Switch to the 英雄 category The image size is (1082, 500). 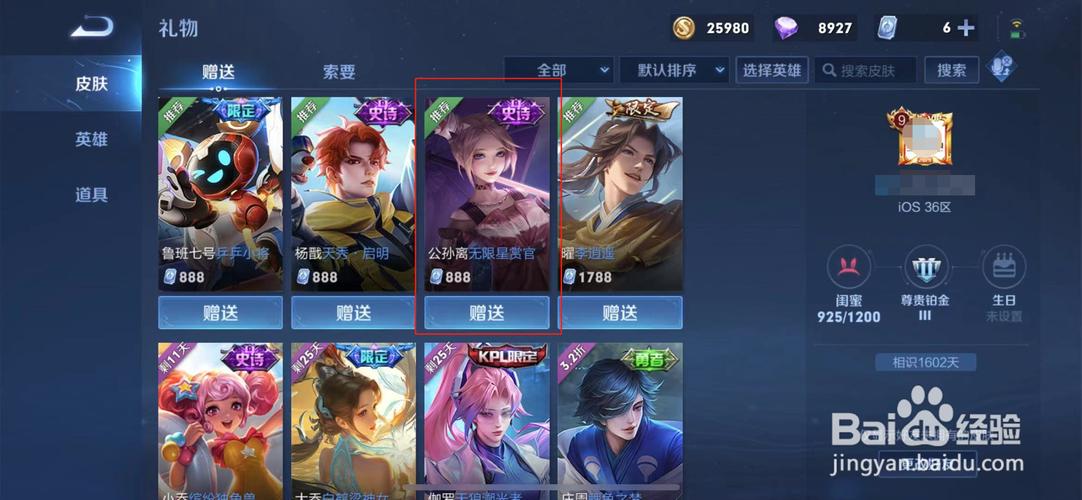pyautogui.click(x=91, y=140)
